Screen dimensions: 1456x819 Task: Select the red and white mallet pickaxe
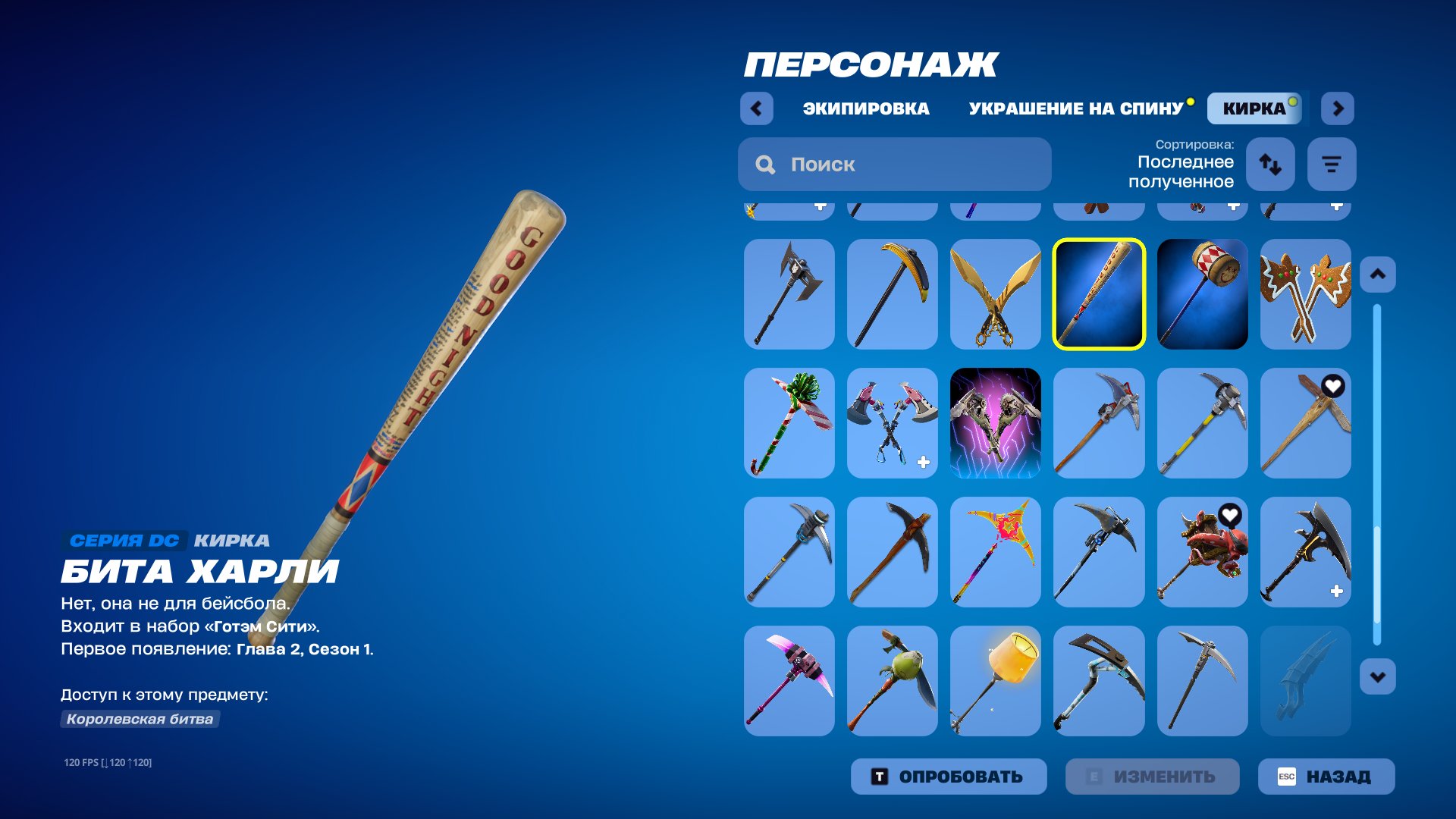coord(1202,293)
